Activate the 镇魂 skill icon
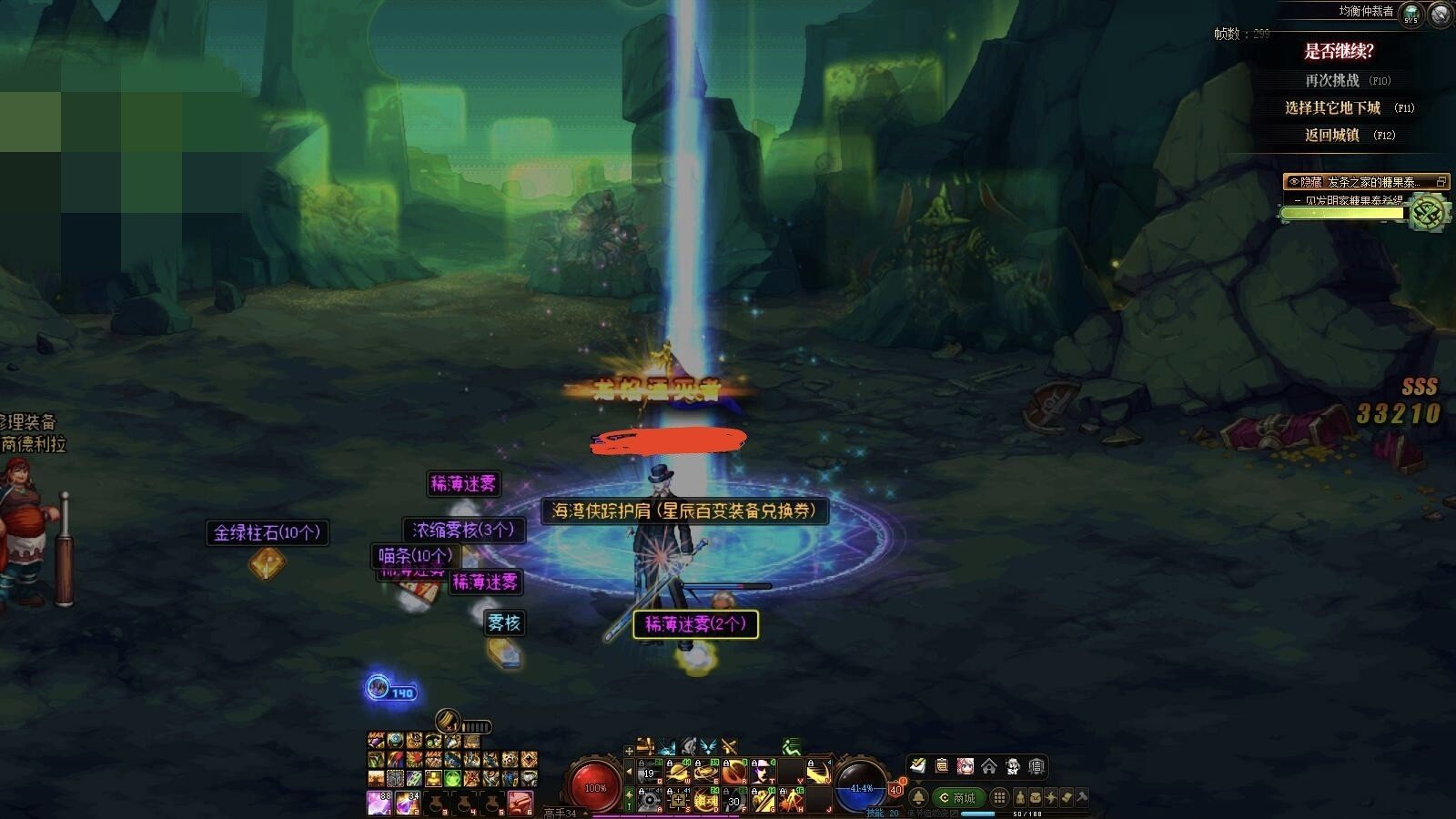 (705, 800)
